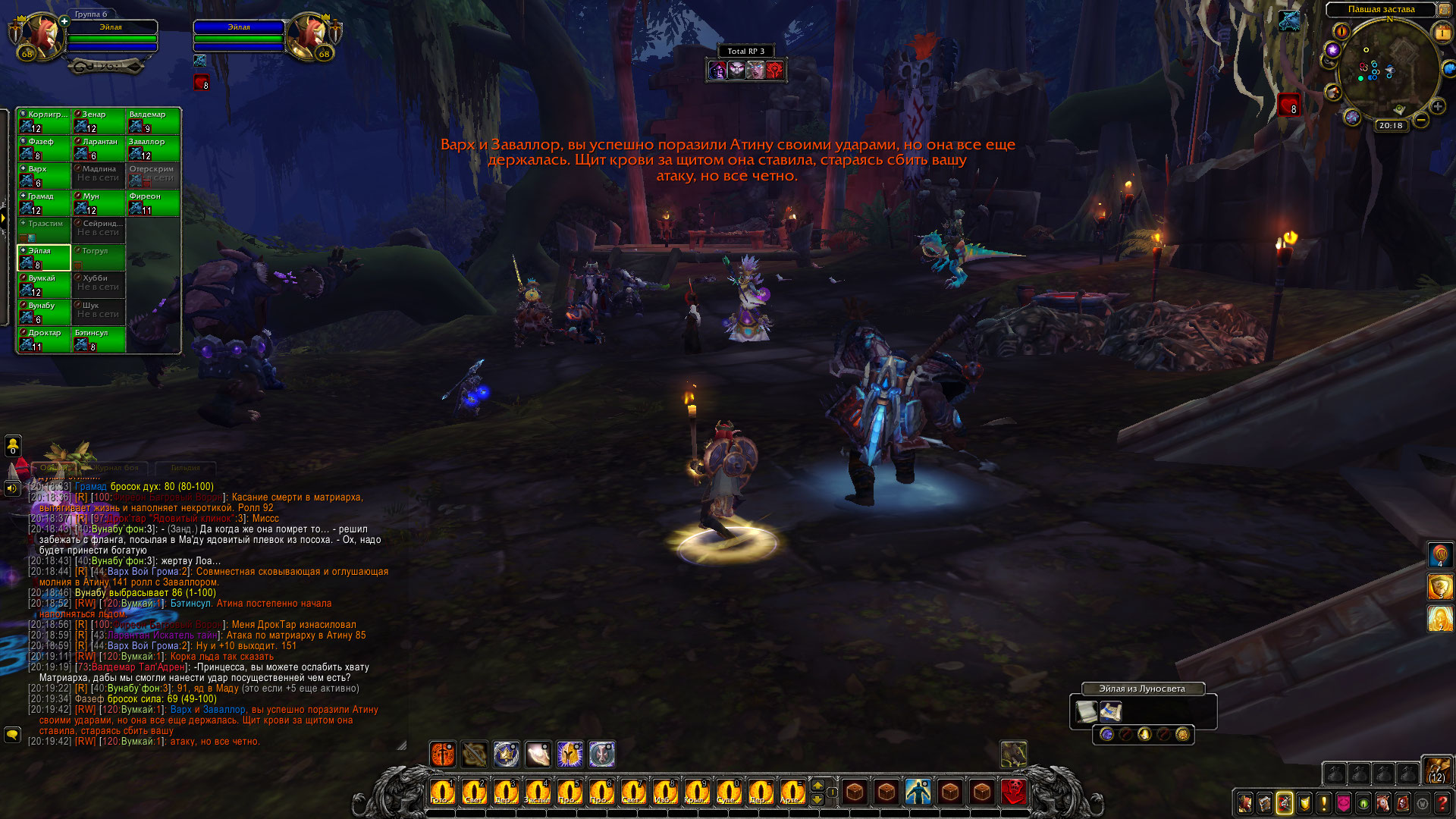
Task: Zoom in the minimap with plus button
Action: coord(1437,107)
